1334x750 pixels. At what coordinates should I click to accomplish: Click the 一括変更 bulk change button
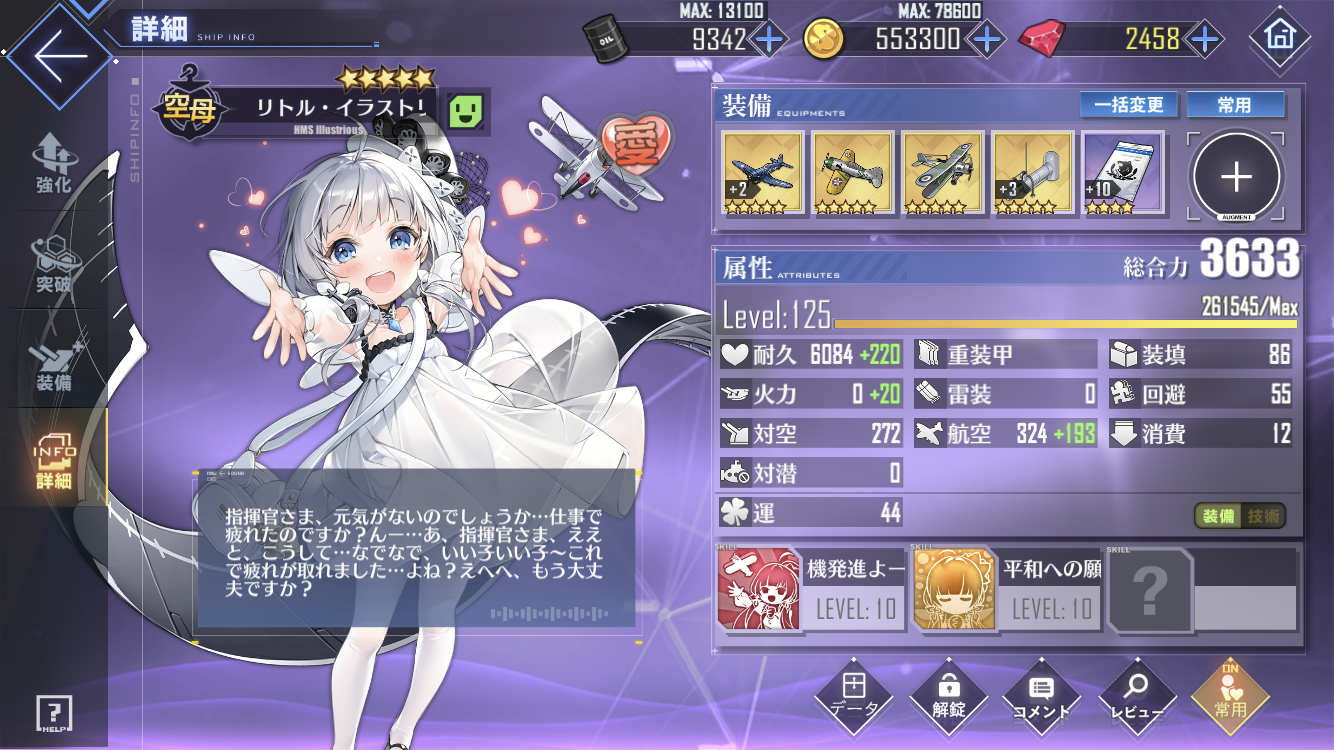(1130, 105)
